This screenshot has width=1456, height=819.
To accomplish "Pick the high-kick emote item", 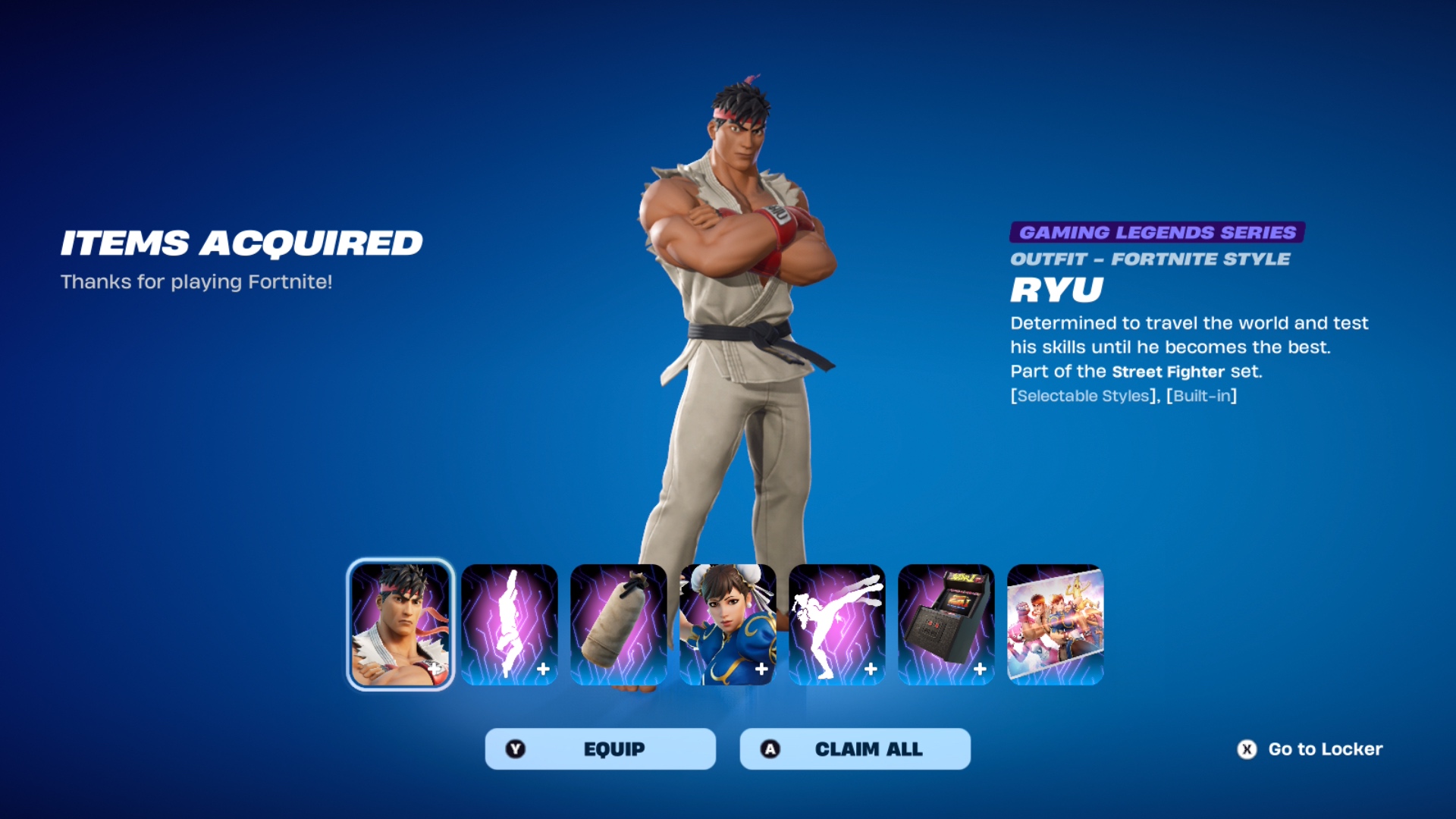I will [x=837, y=625].
